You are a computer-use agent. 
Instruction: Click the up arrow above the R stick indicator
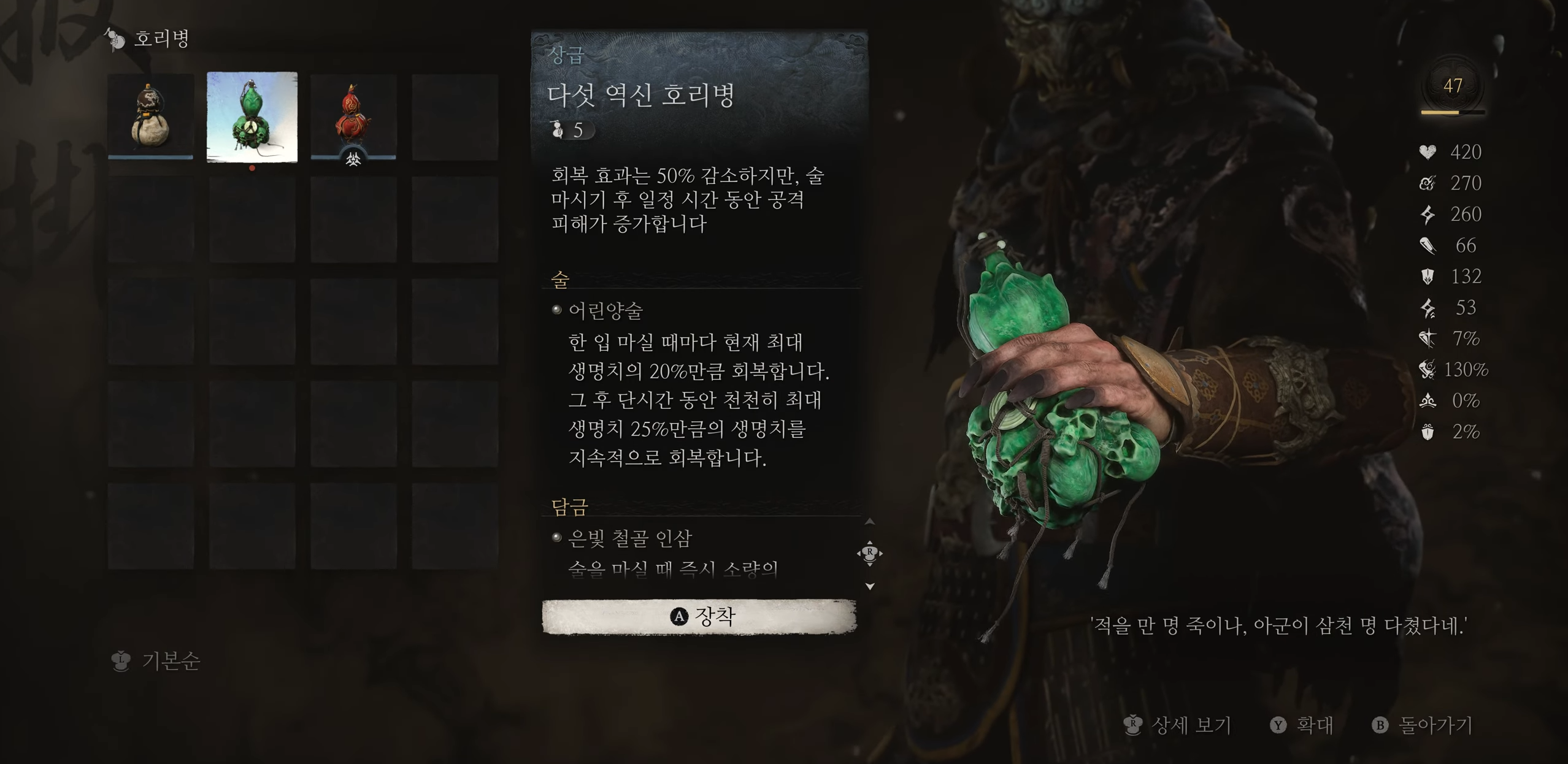click(870, 521)
